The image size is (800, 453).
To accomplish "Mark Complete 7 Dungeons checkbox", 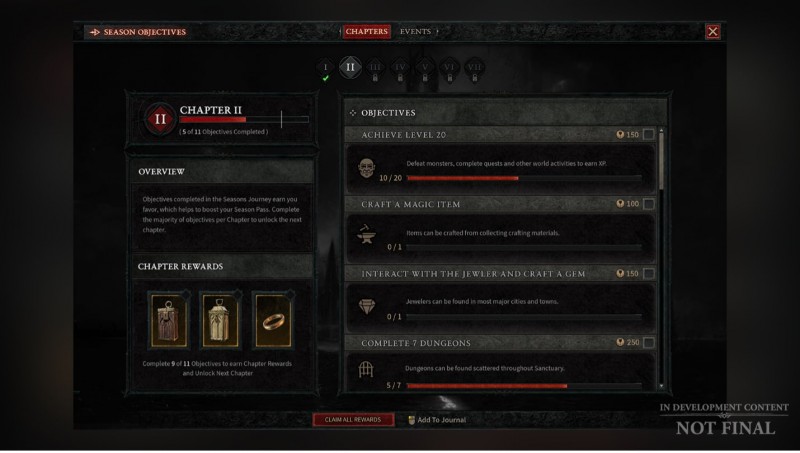I will [649, 343].
